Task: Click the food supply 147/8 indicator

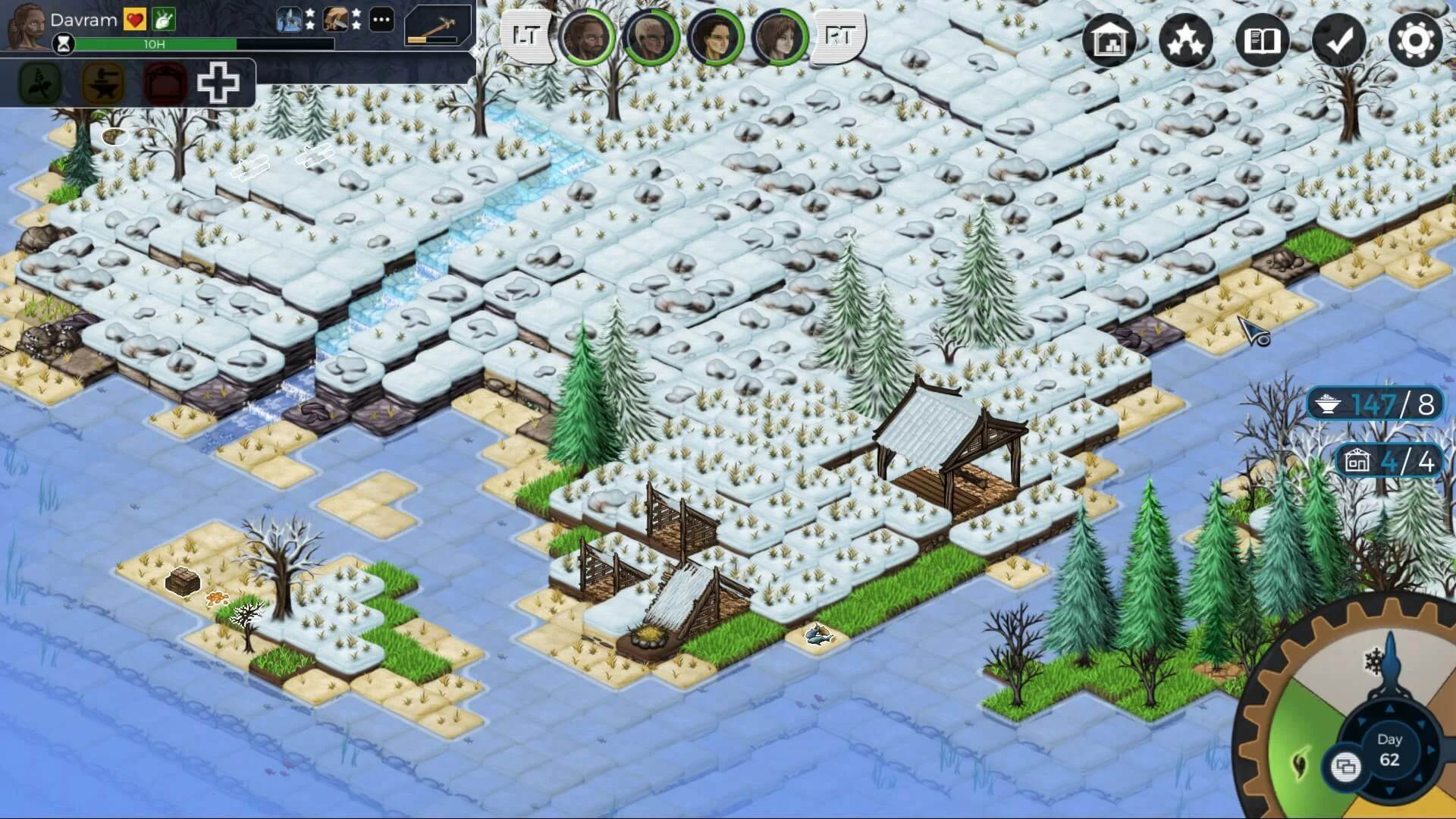Action: [1374, 405]
